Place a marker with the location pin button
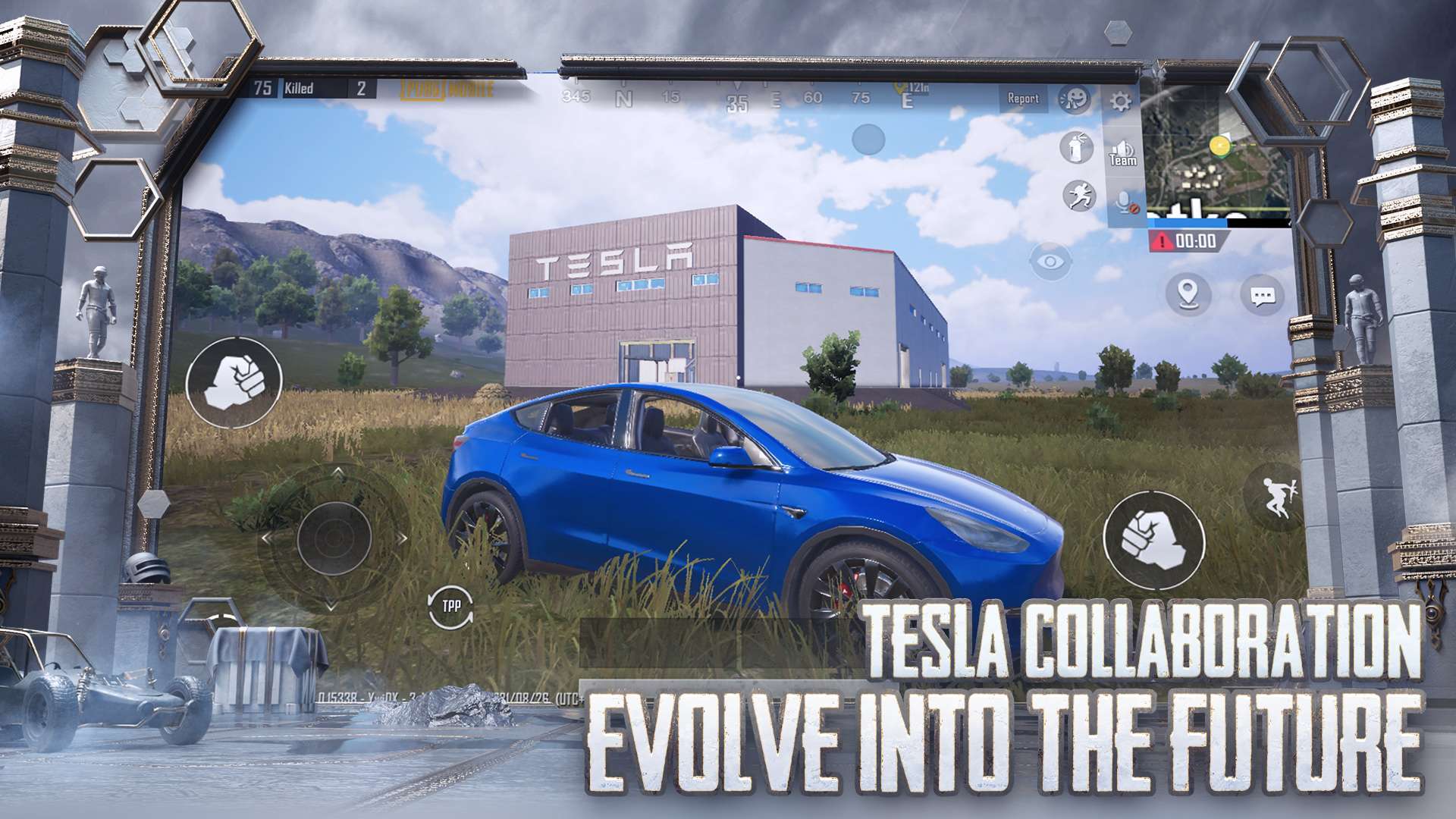1456x819 pixels. click(x=1188, y=293)
